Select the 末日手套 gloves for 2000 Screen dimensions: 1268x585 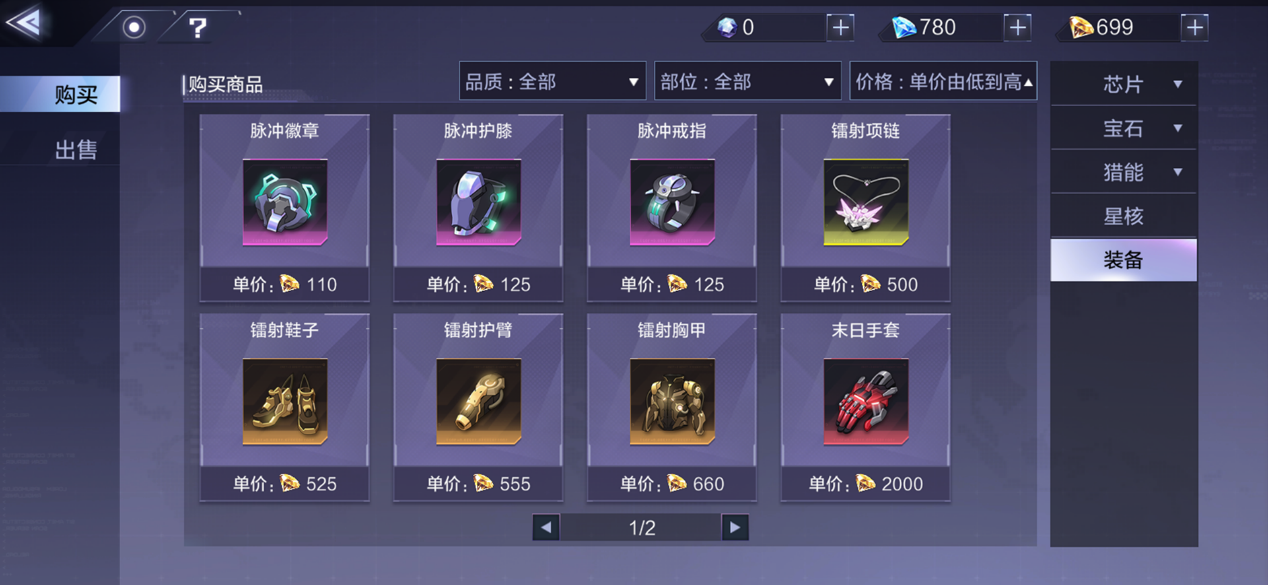coord(865,406)
